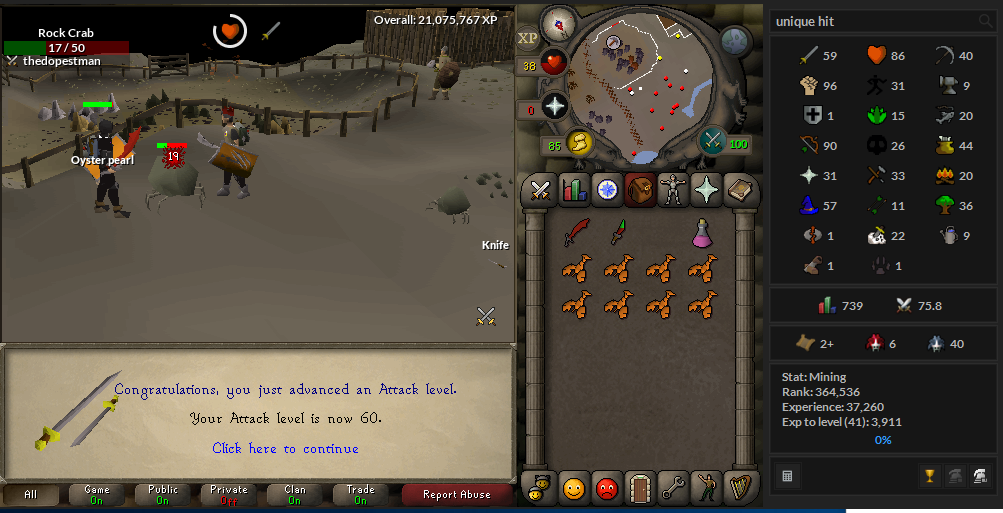Open the Logout door tab
Screen dimensions: 1003x513
(640, 488)
